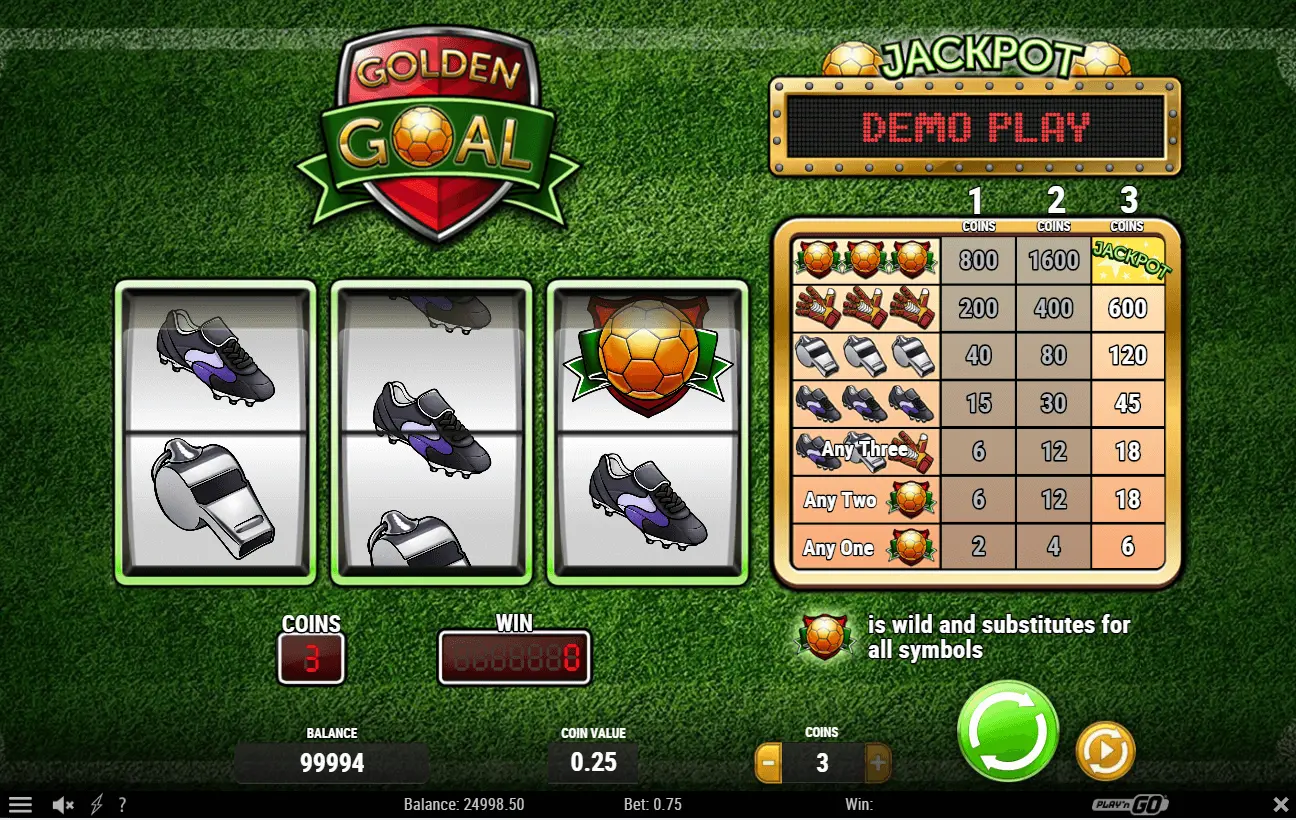Spin the reels with the green button
This screenshot has width=1296, height=820.
(1008, 731)
